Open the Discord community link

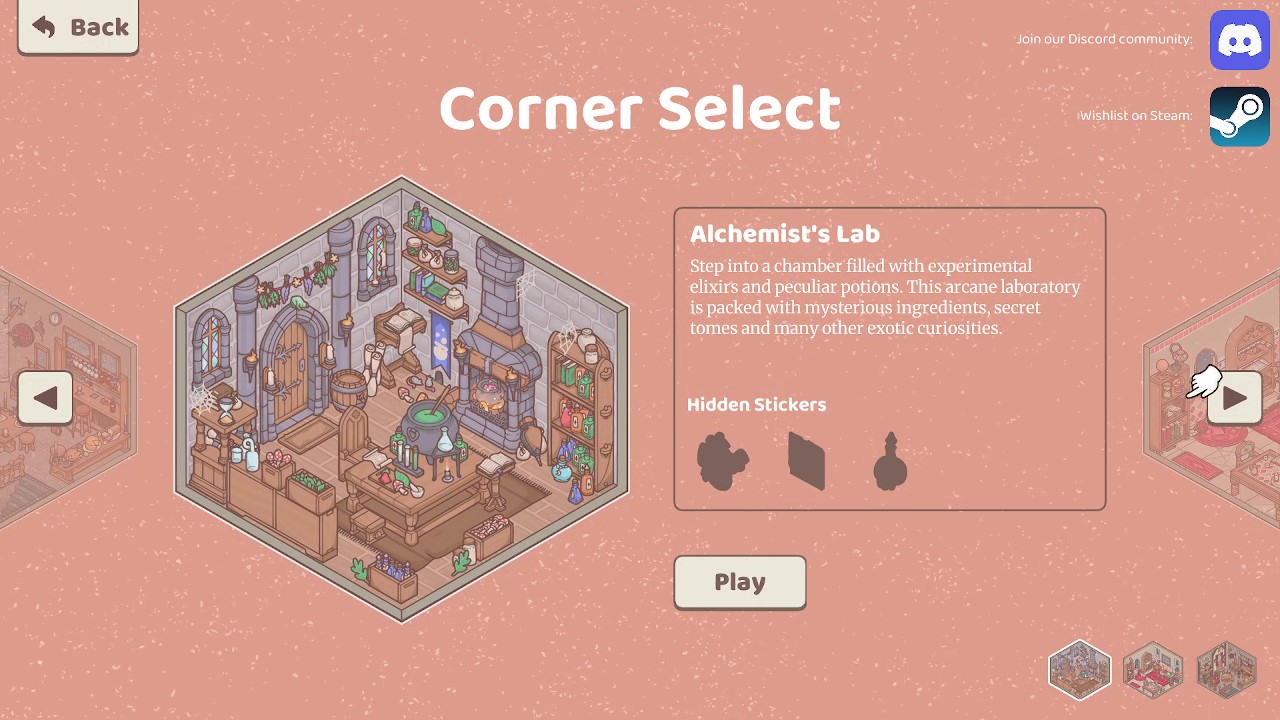point(1239,40)
